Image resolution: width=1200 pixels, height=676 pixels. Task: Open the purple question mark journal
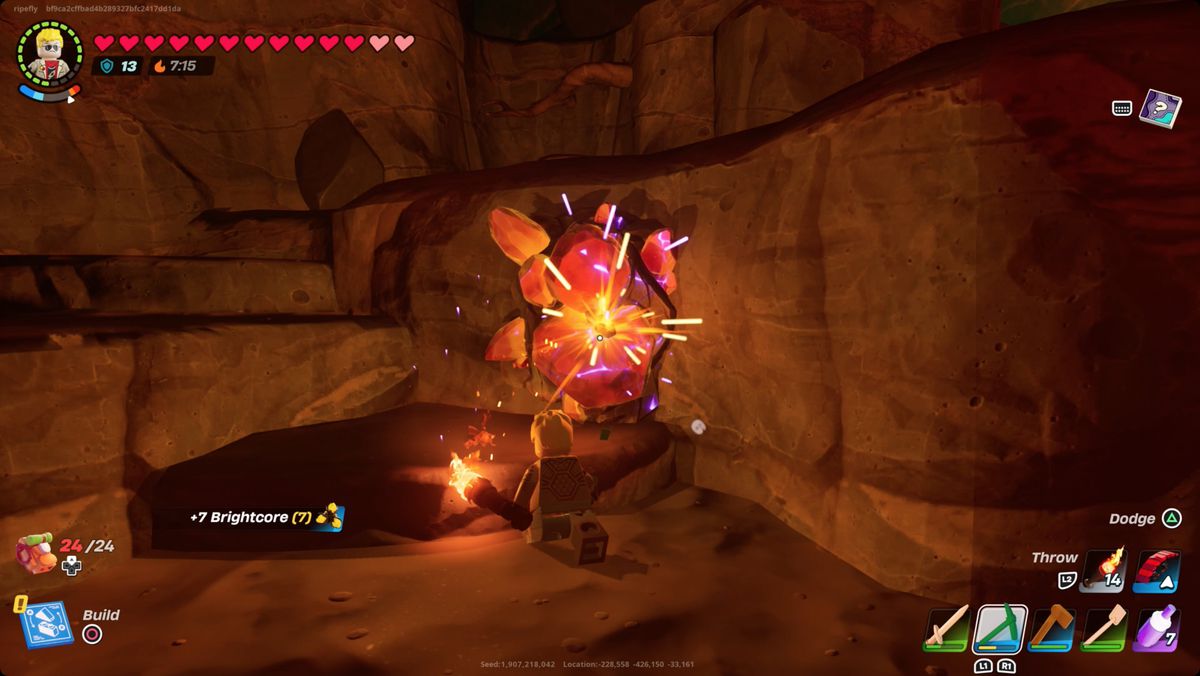coord(1160,108)
